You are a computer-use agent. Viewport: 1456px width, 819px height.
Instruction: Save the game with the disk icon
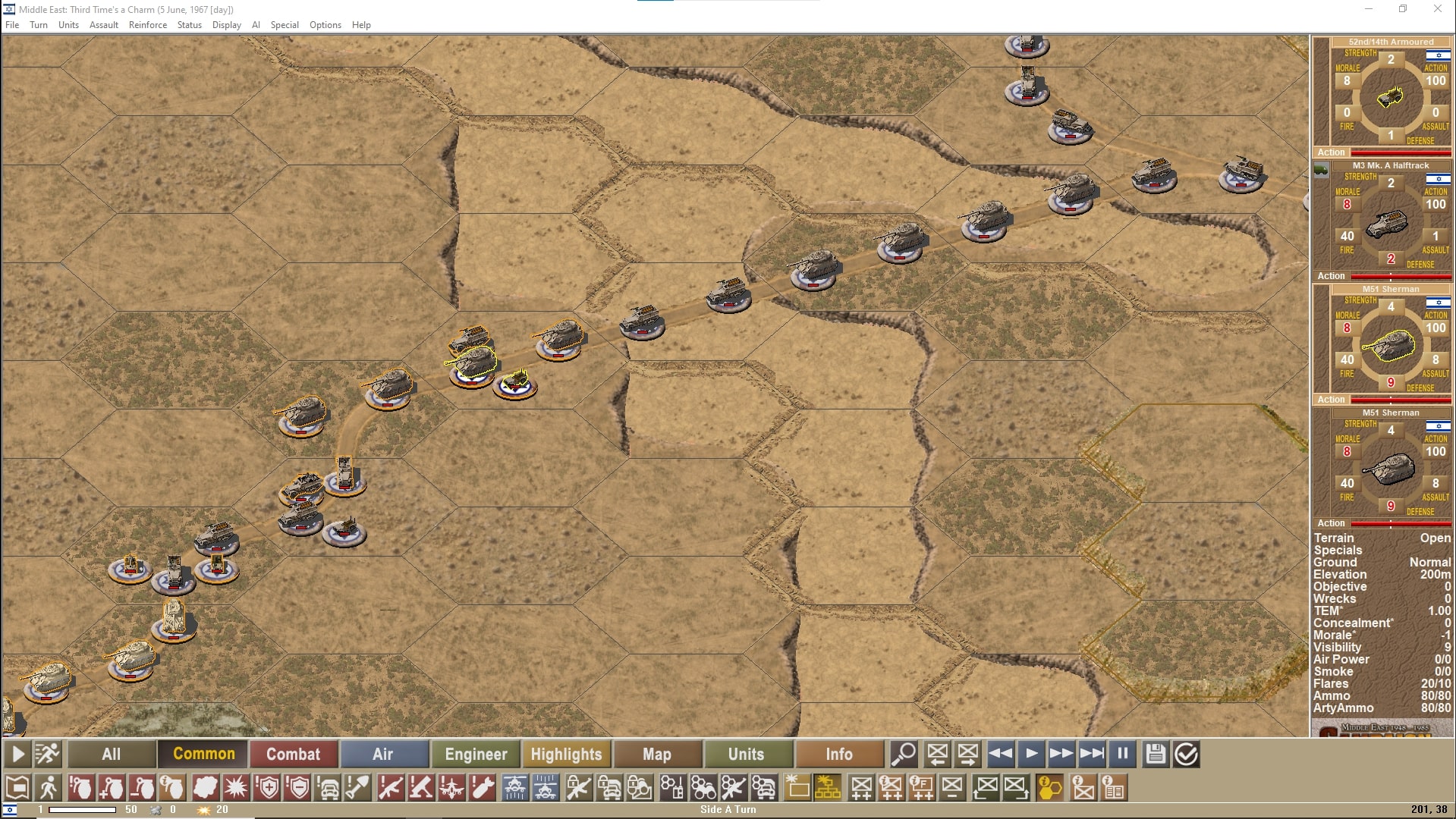pos(1154,754)
